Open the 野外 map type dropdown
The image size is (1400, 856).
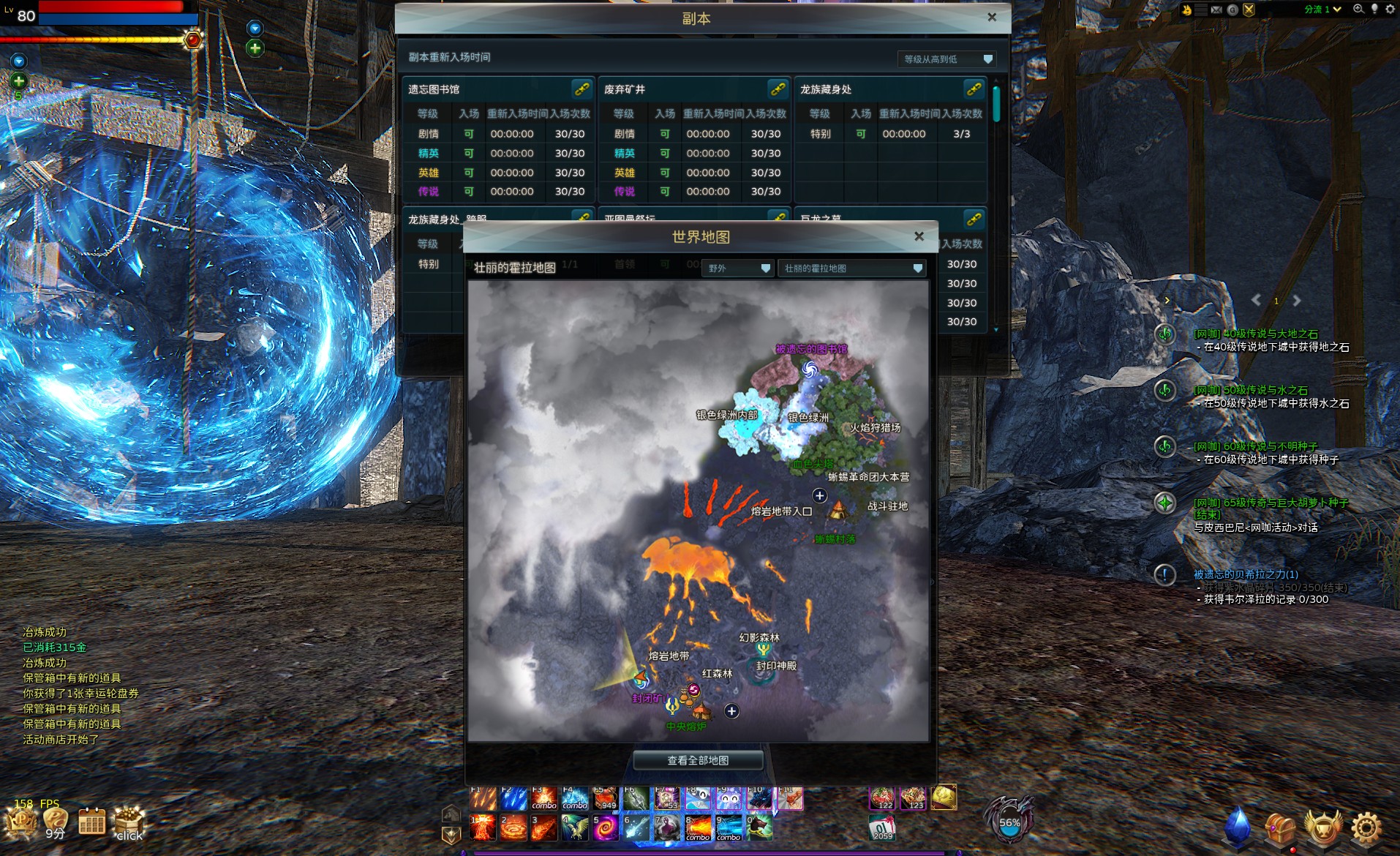coord(738,269)
